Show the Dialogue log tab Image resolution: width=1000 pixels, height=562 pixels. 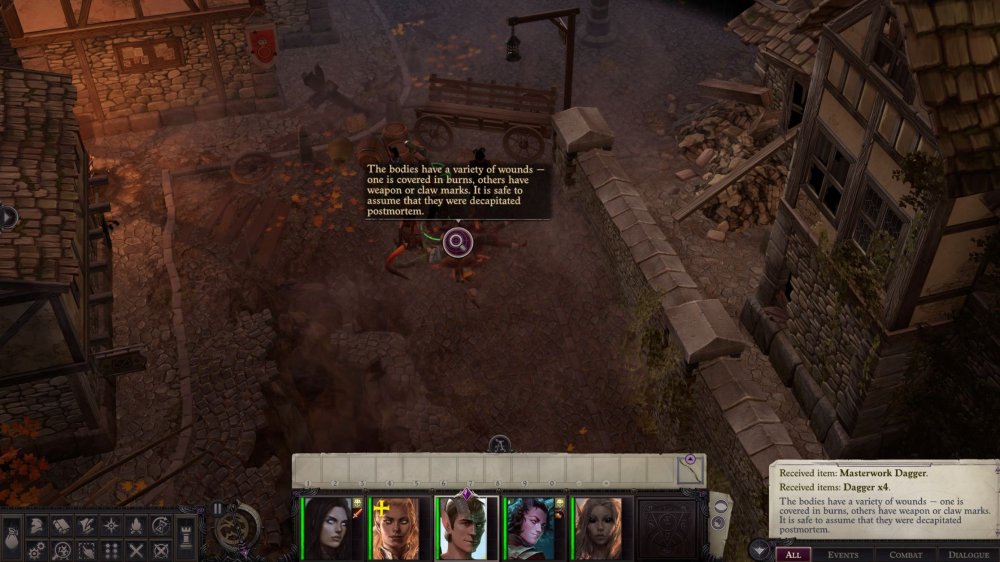coord(968,553)
